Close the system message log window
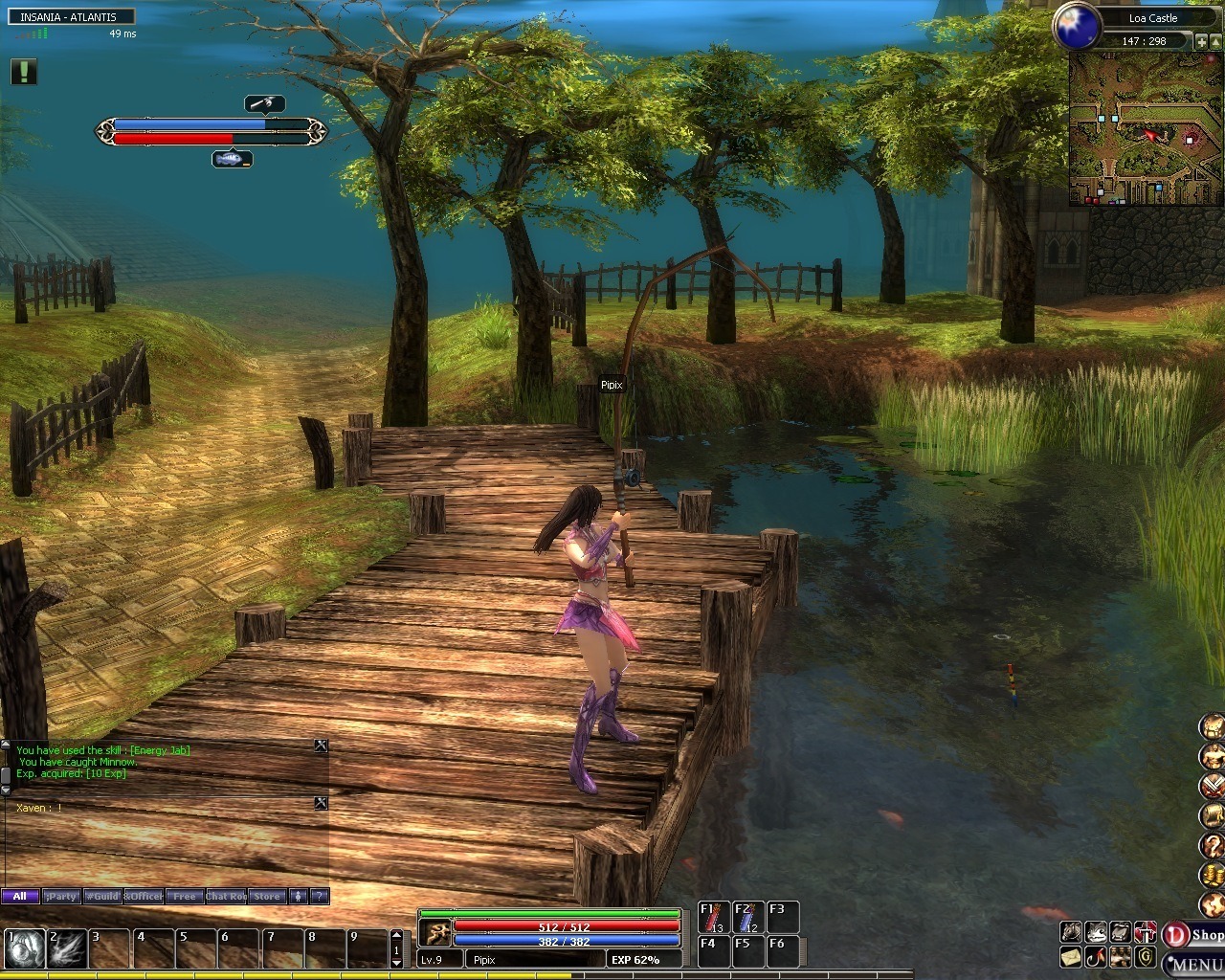 point(322,746)
